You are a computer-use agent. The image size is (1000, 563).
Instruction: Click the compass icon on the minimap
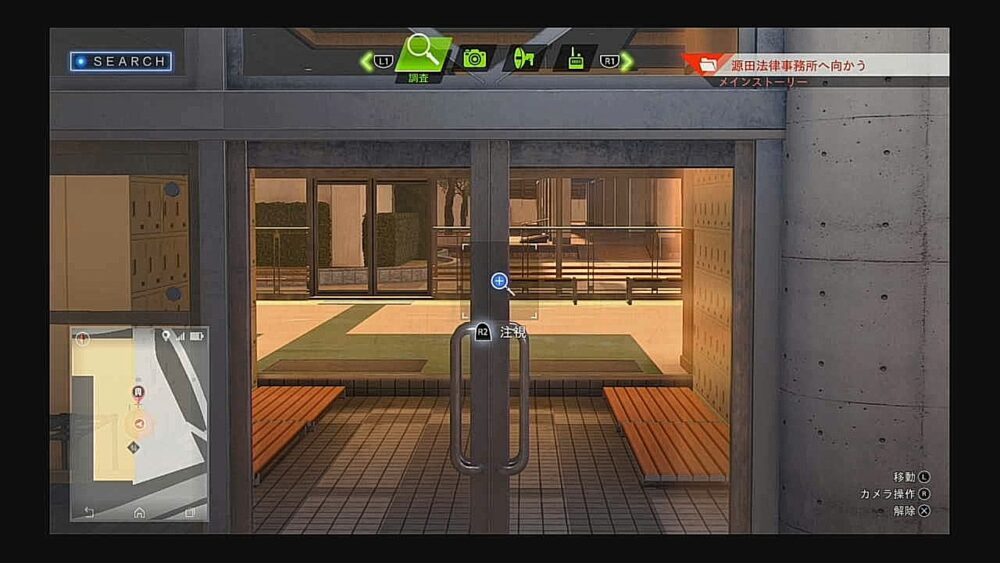tap(83, 338)
